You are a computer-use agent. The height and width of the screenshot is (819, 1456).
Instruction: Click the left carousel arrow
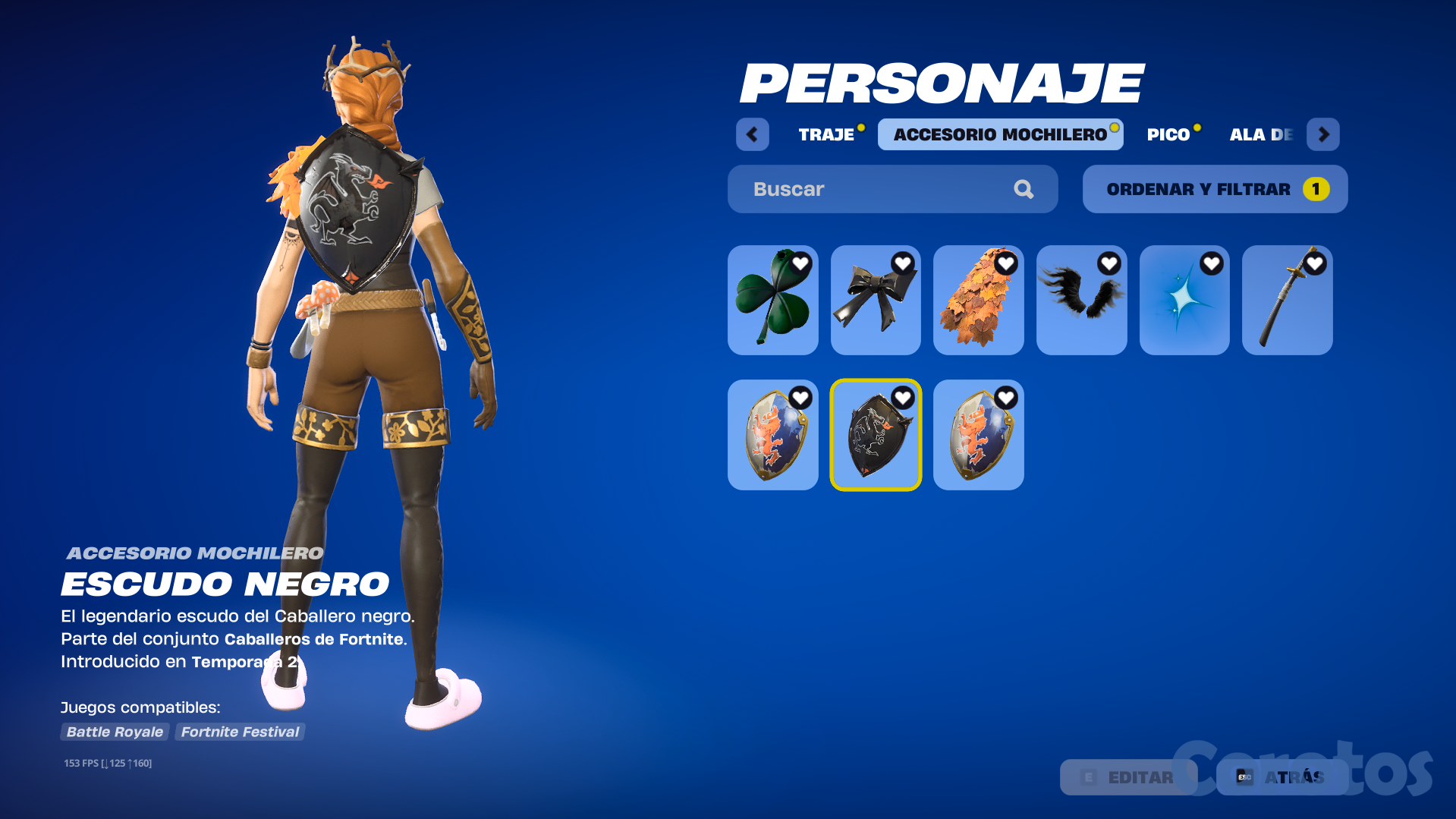point(752,134)
